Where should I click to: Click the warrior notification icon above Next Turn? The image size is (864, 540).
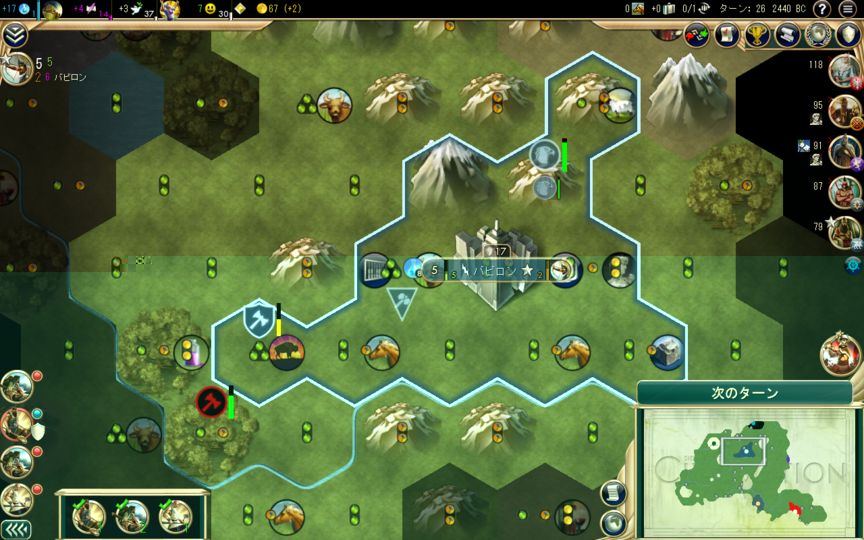coord(841,354)
